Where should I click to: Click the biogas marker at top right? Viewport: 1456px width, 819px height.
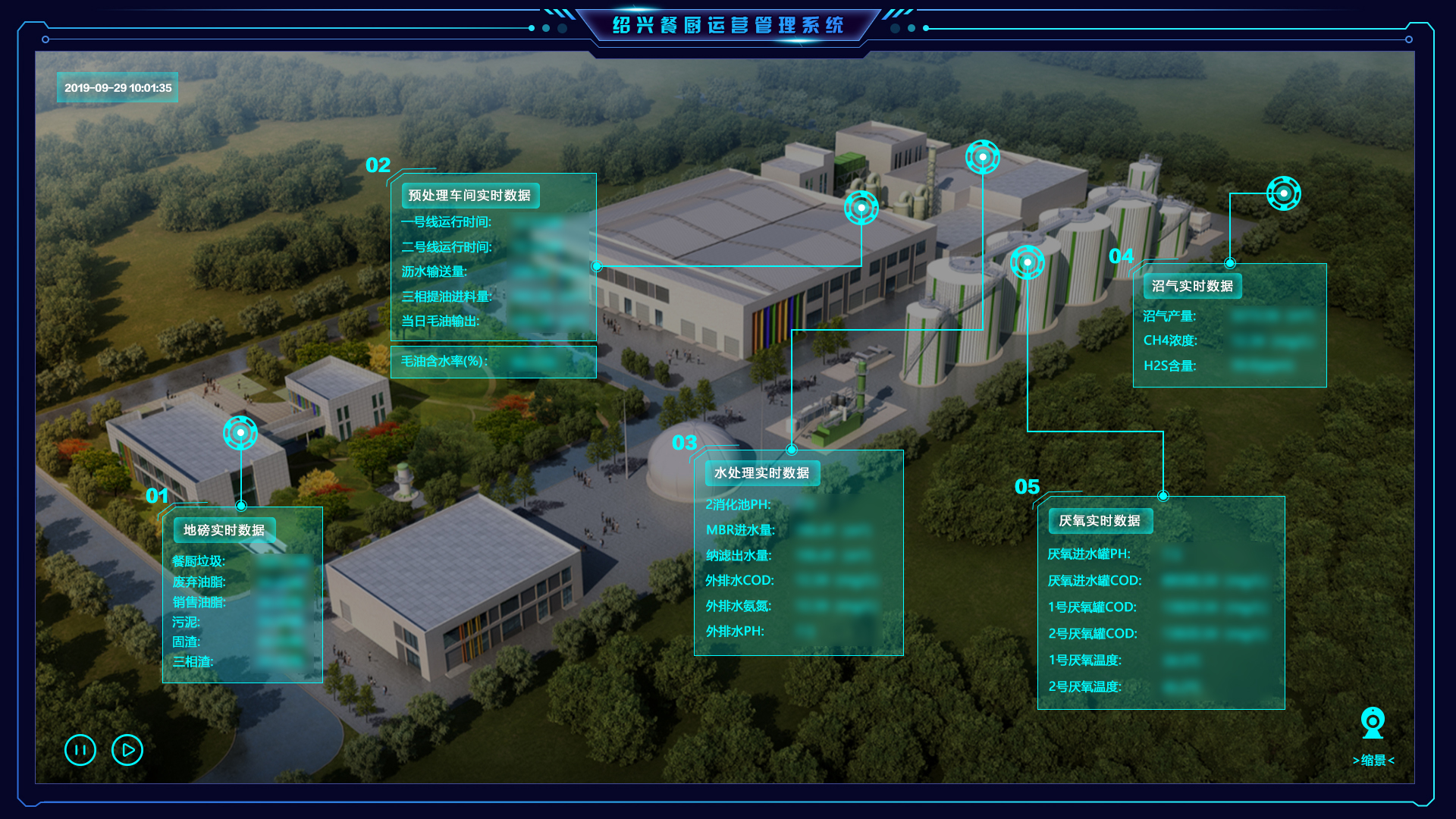pos(1283,193)
